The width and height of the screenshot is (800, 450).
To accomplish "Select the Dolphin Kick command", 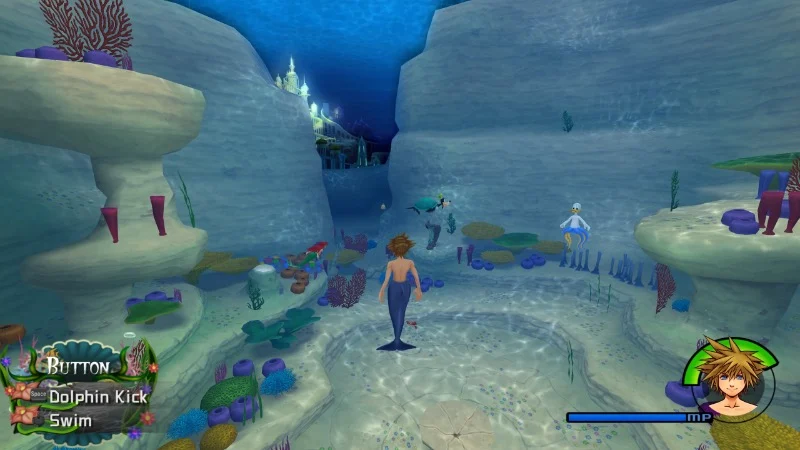I will (x=97, y=396).
